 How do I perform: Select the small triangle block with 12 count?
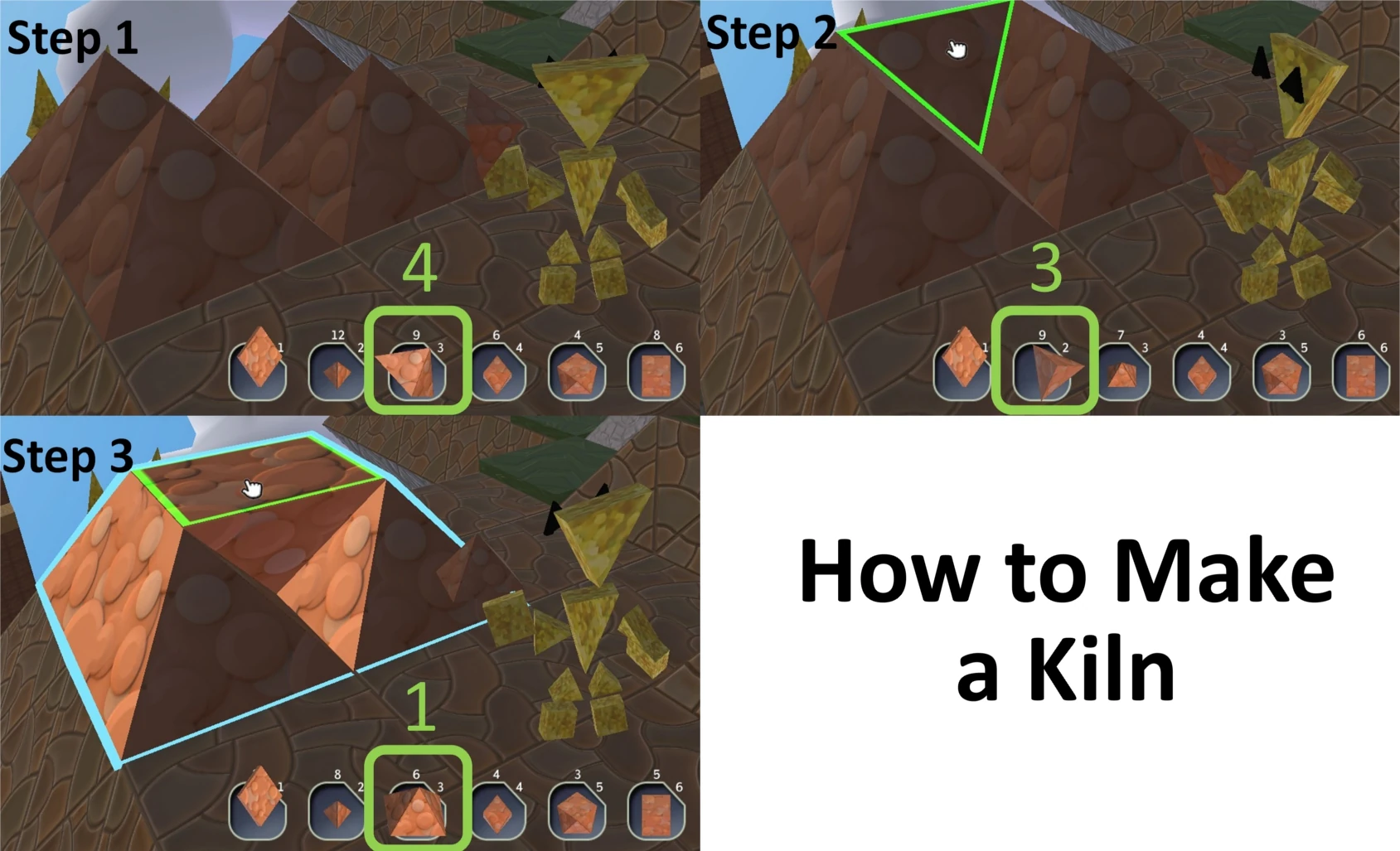tap(336, 370)
